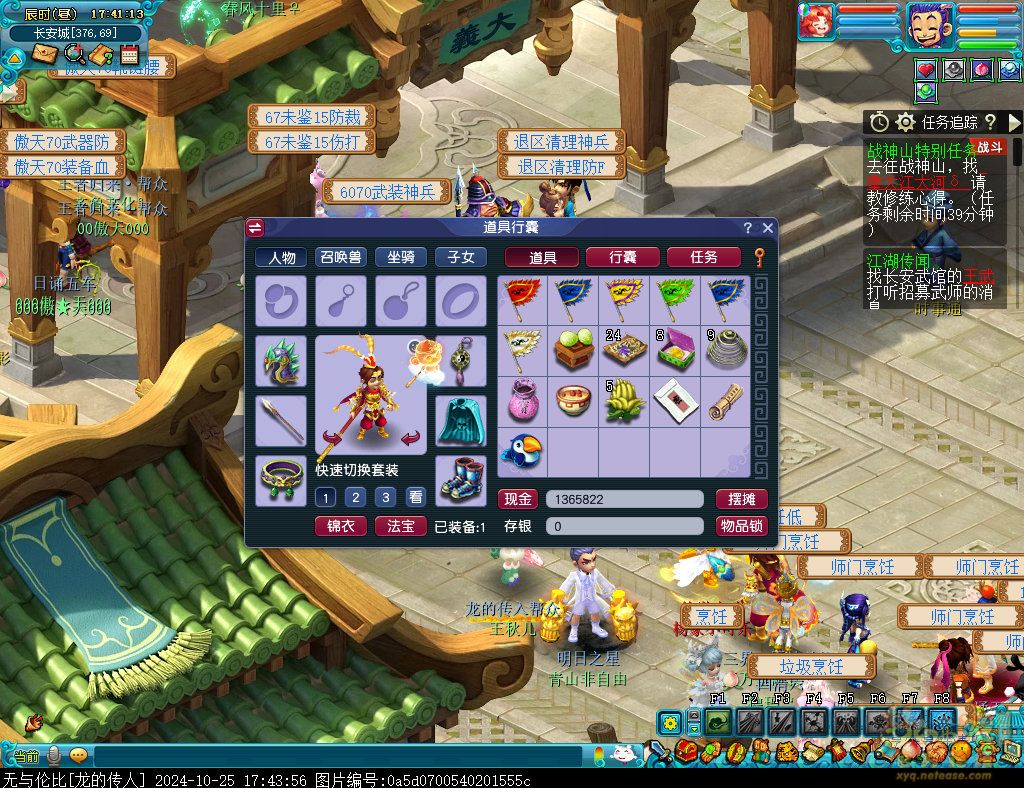Viewport: 1024px width, 788px height.
Task: Switch to the 坐骑 mount tab
Action: click(x=400, y=257)
